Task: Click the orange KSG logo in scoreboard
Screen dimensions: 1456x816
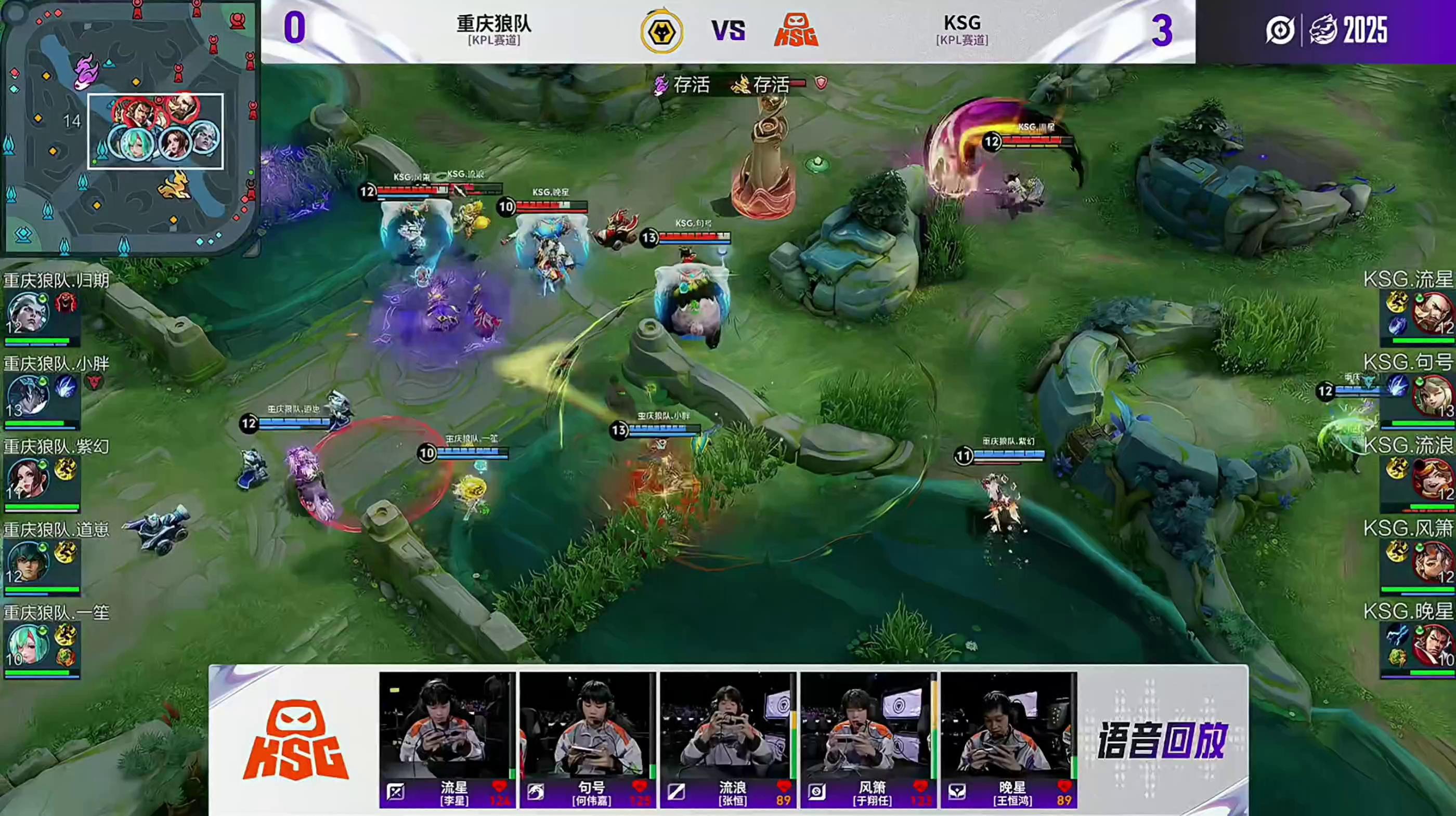Action: click(796, 31)
